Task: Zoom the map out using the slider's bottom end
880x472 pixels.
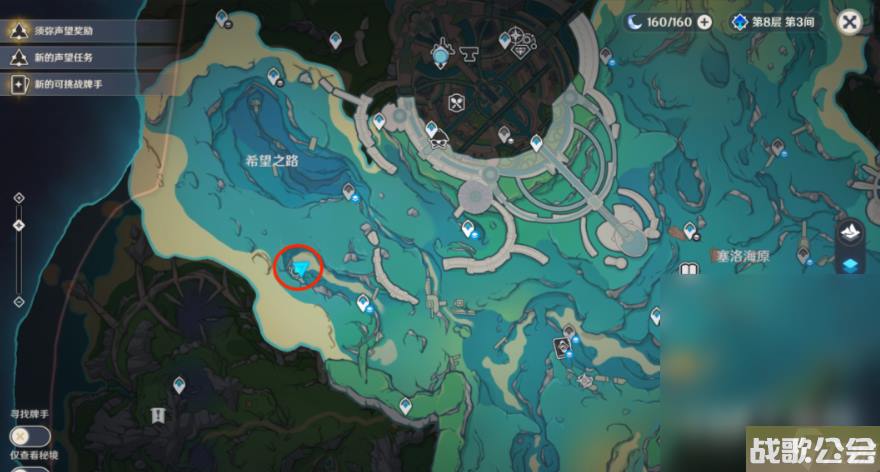Action: [x=18, y=301]
